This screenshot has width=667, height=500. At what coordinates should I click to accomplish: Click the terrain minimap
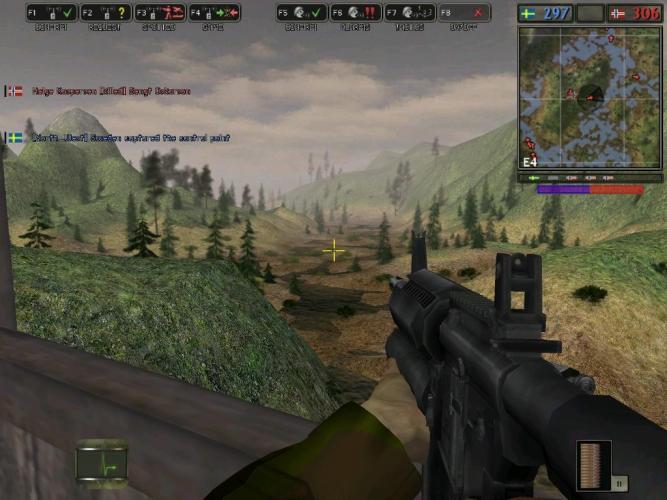pos(588,97)
